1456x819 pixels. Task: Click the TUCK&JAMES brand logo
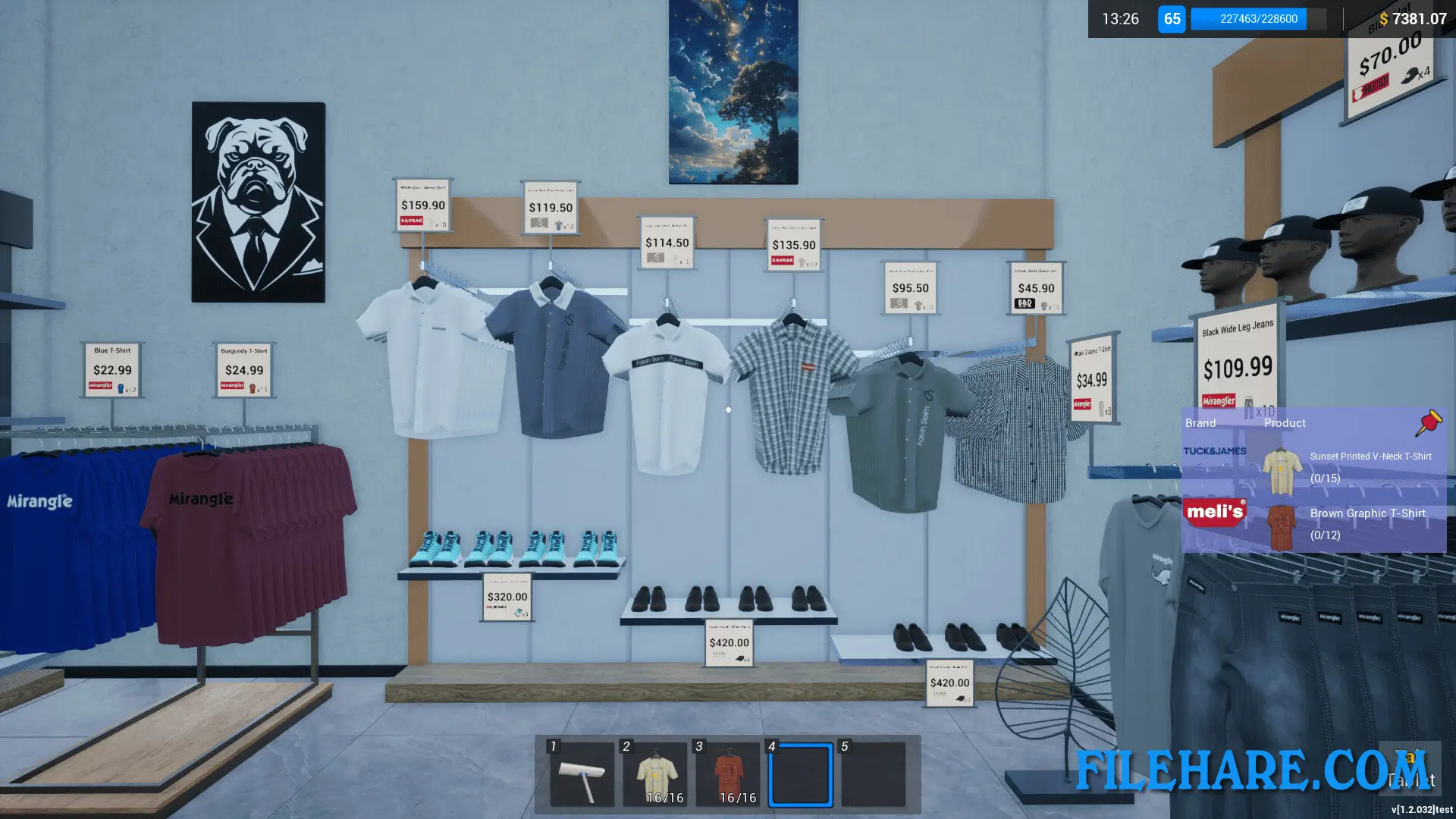pyautogui.click(x=1215, y=450)
